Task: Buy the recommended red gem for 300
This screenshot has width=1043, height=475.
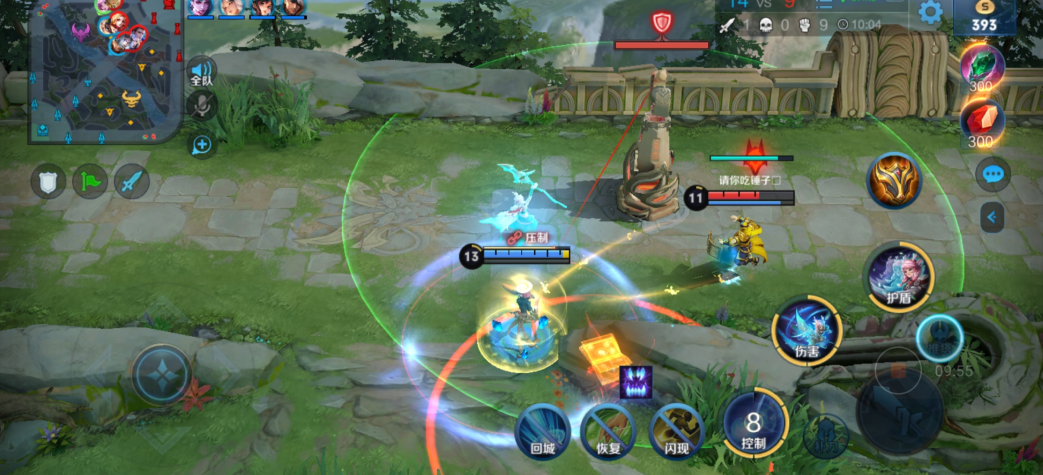Action: point(981,122)
